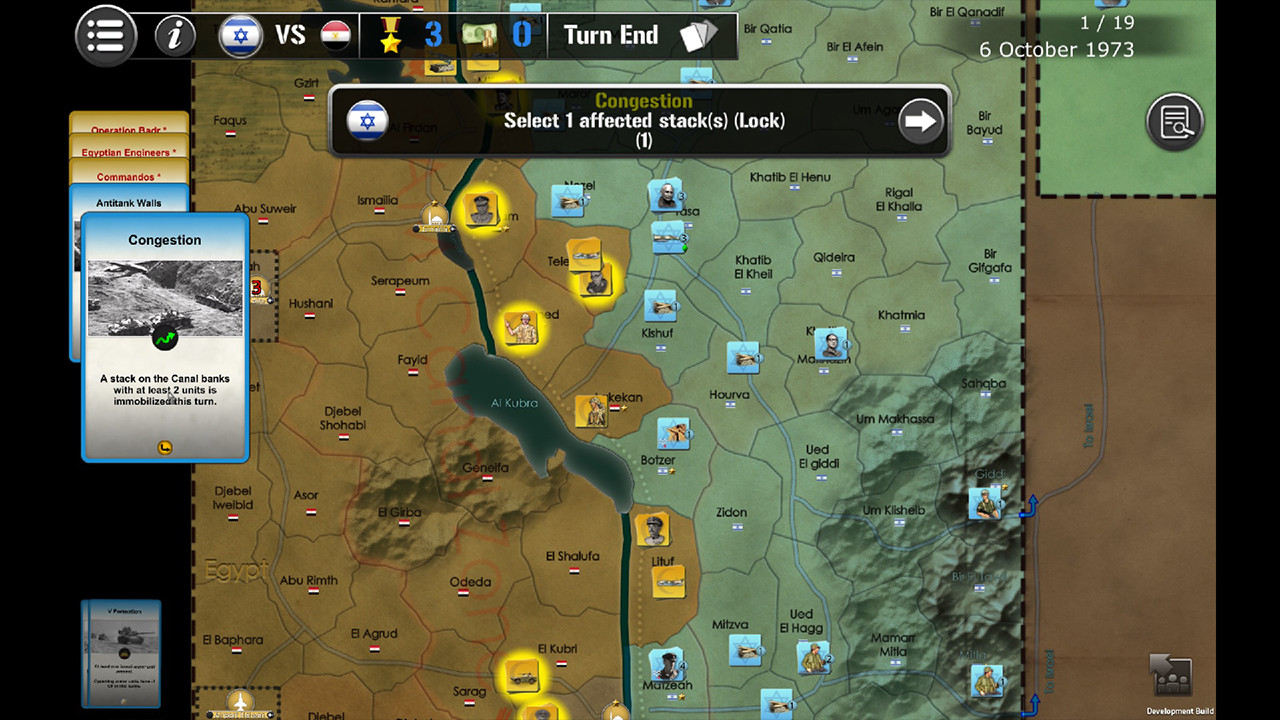Expand the Antitank Walls card

pyautogui.click(x=128, y=201)
